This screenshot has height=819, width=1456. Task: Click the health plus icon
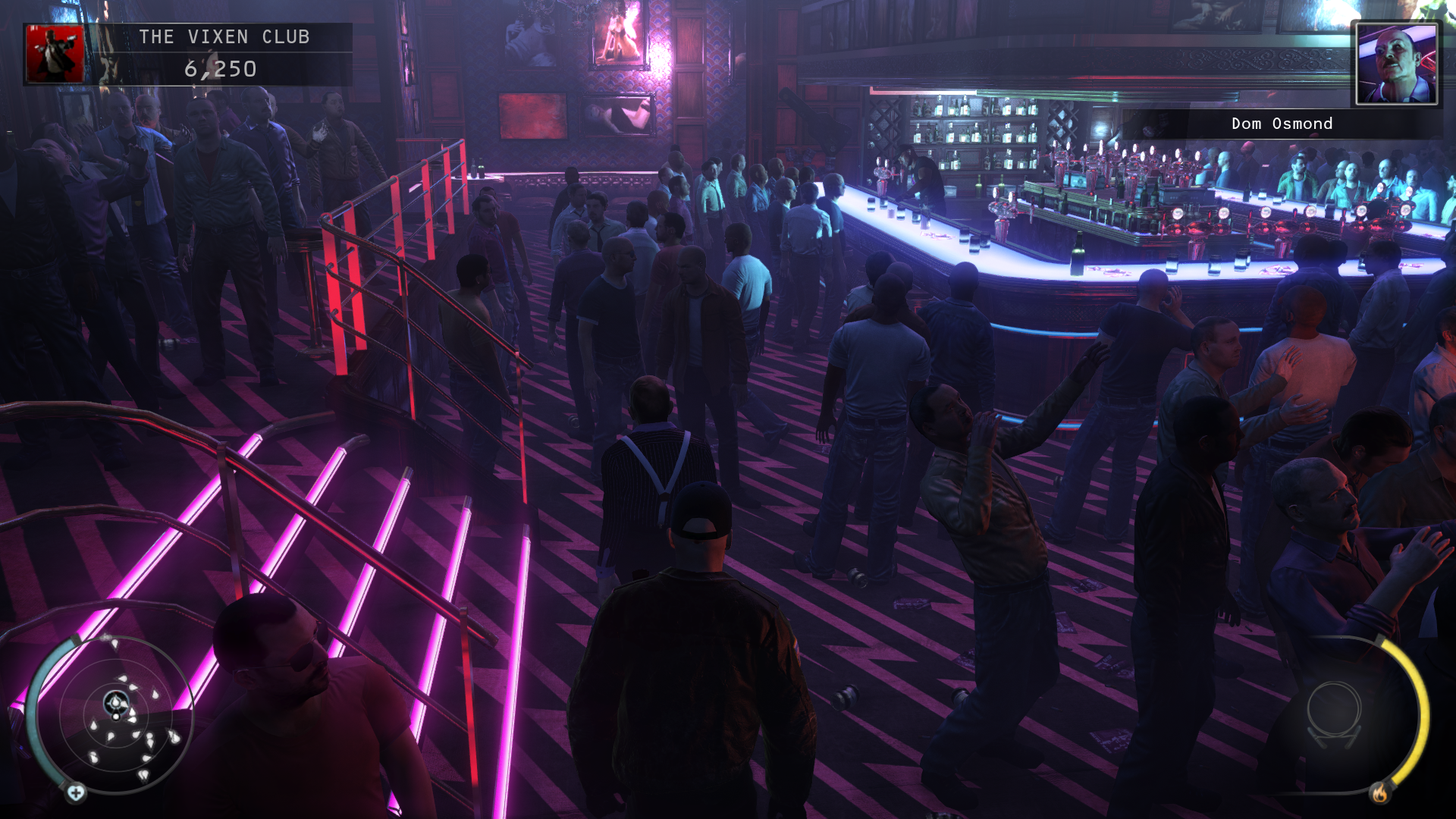[x=76, y=793]
